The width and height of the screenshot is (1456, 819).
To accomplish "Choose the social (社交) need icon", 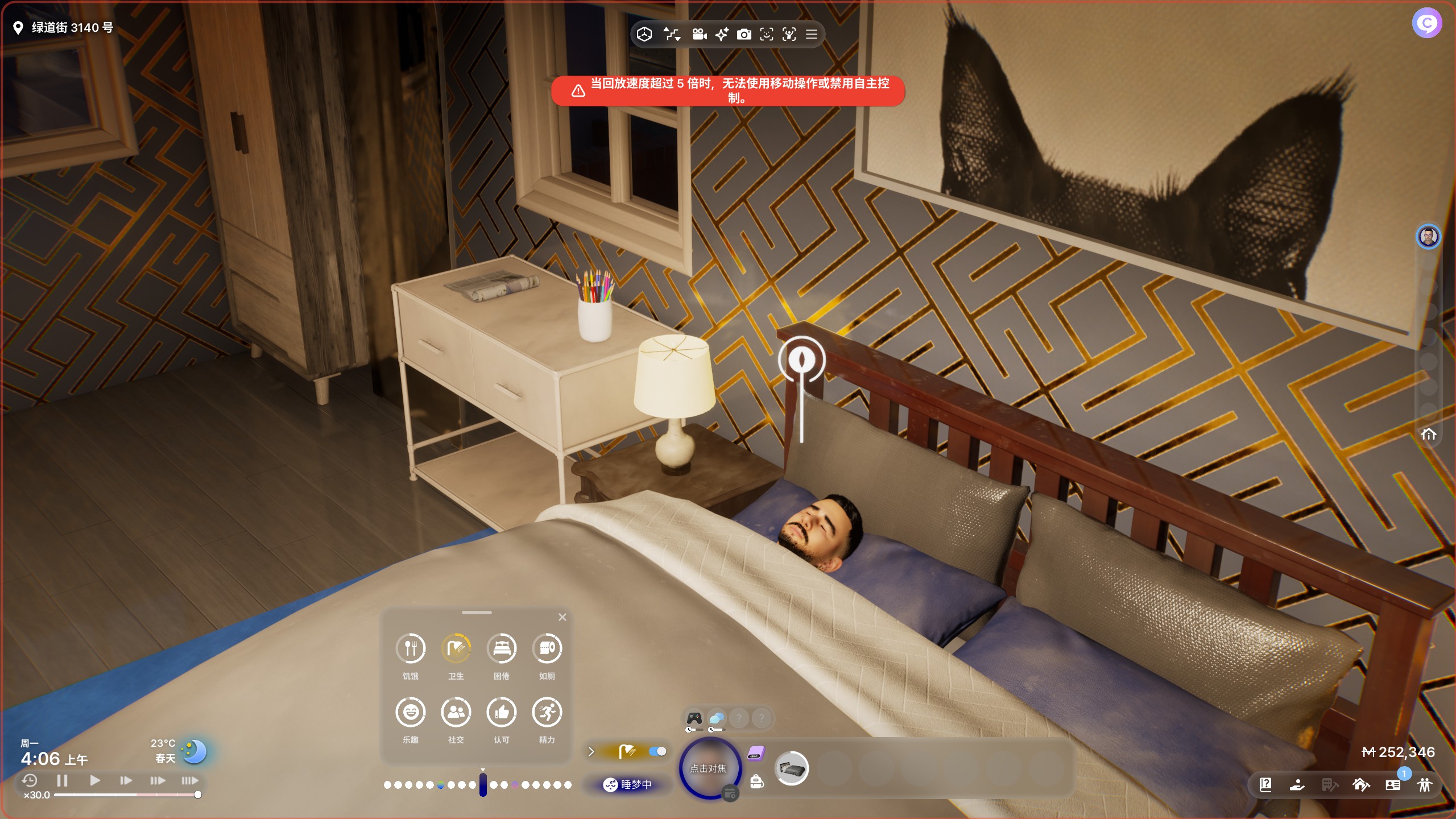I will pos(456,712).
